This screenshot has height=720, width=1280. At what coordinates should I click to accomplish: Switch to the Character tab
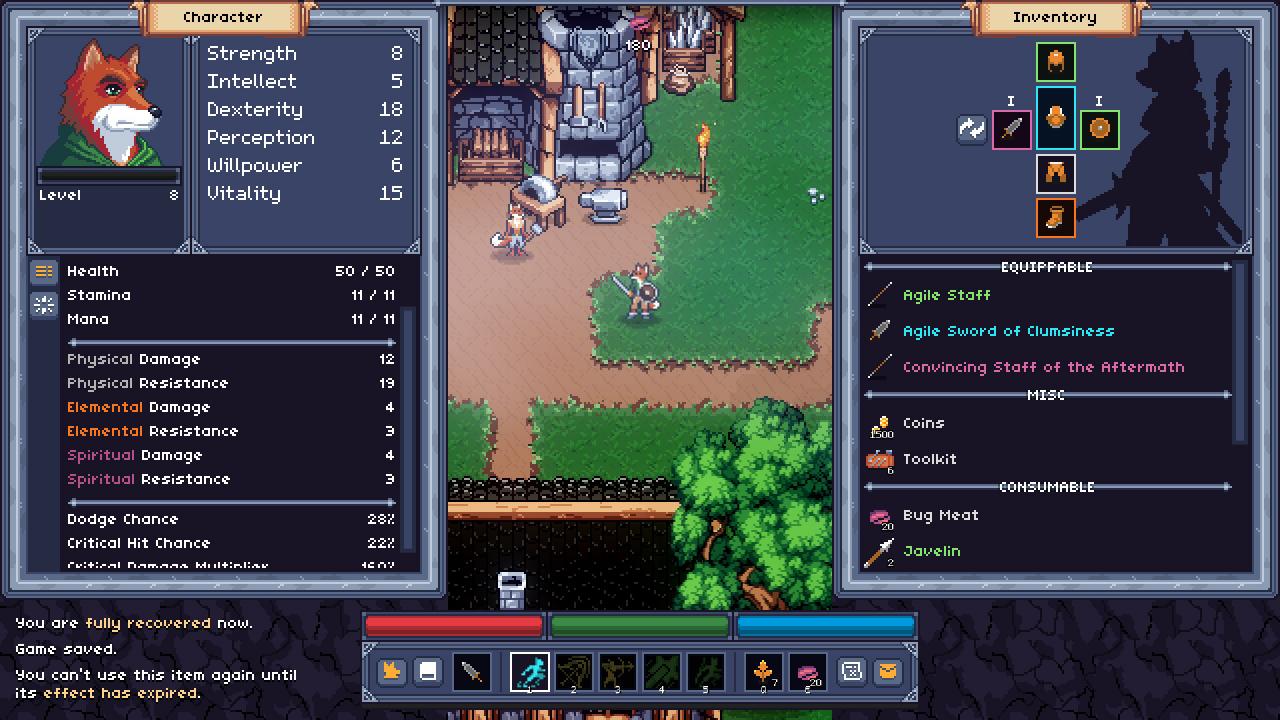pos(222,17)
